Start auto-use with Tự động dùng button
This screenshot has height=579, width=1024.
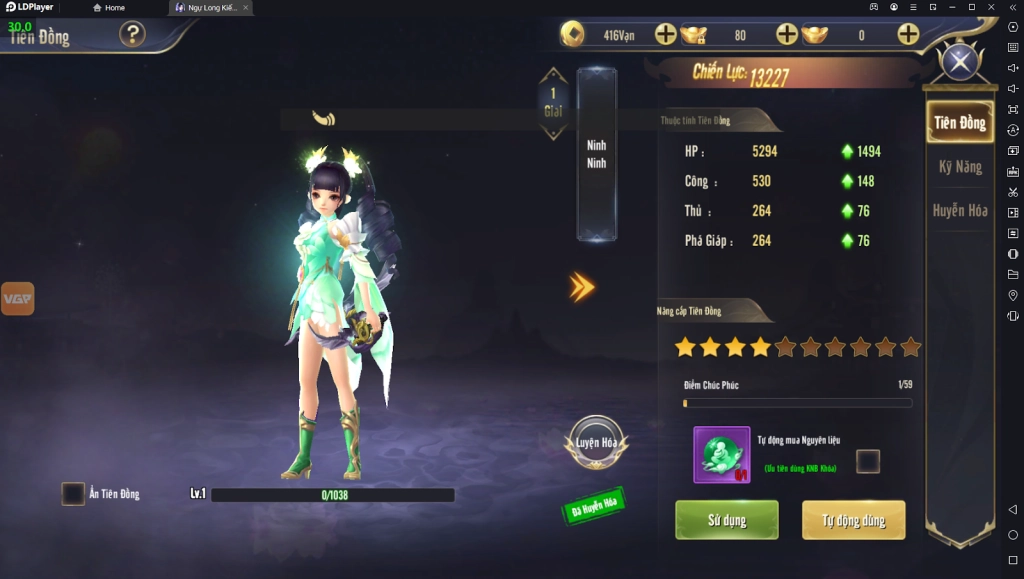853,520
